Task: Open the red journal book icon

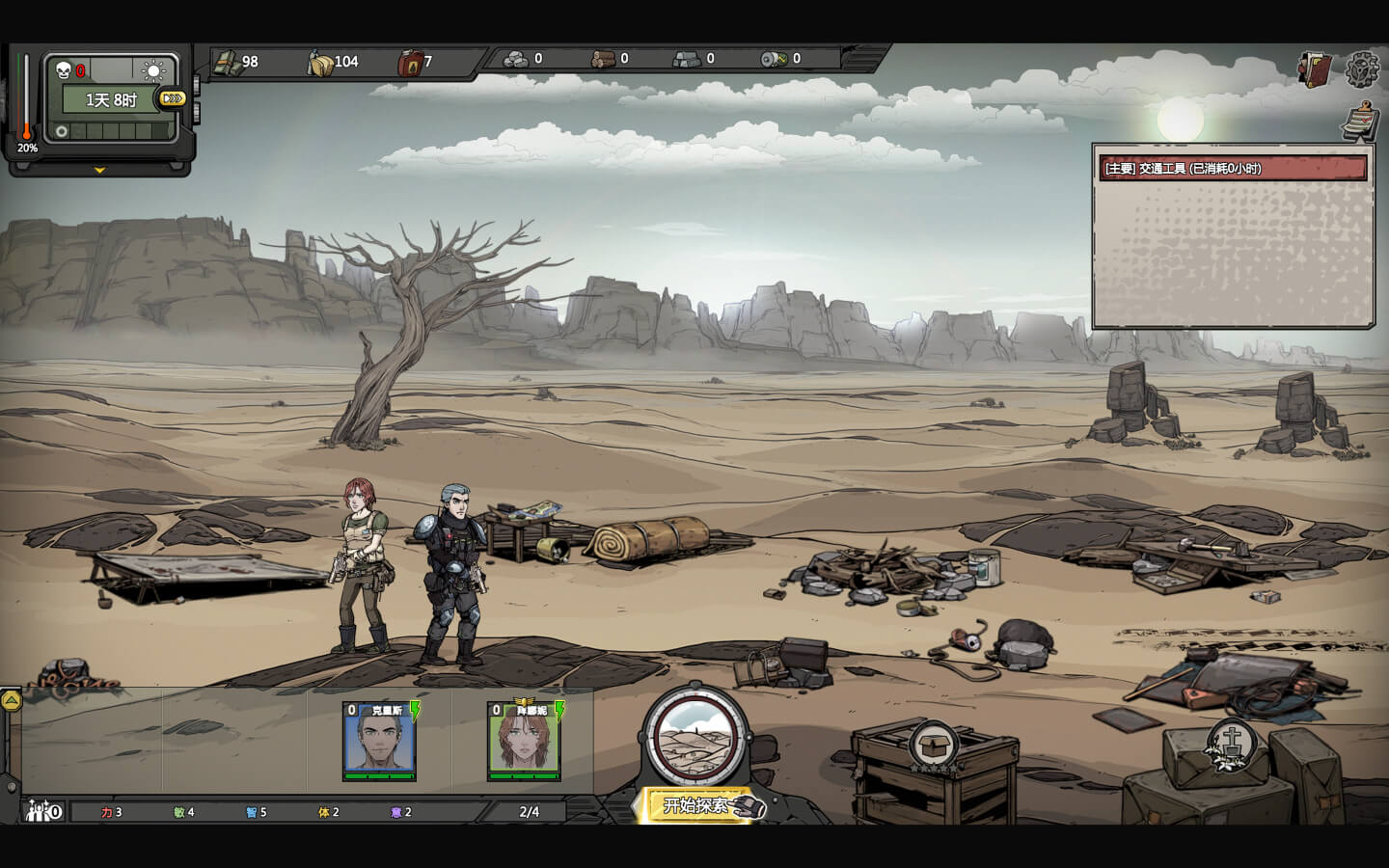Action: click(1315, 69)
